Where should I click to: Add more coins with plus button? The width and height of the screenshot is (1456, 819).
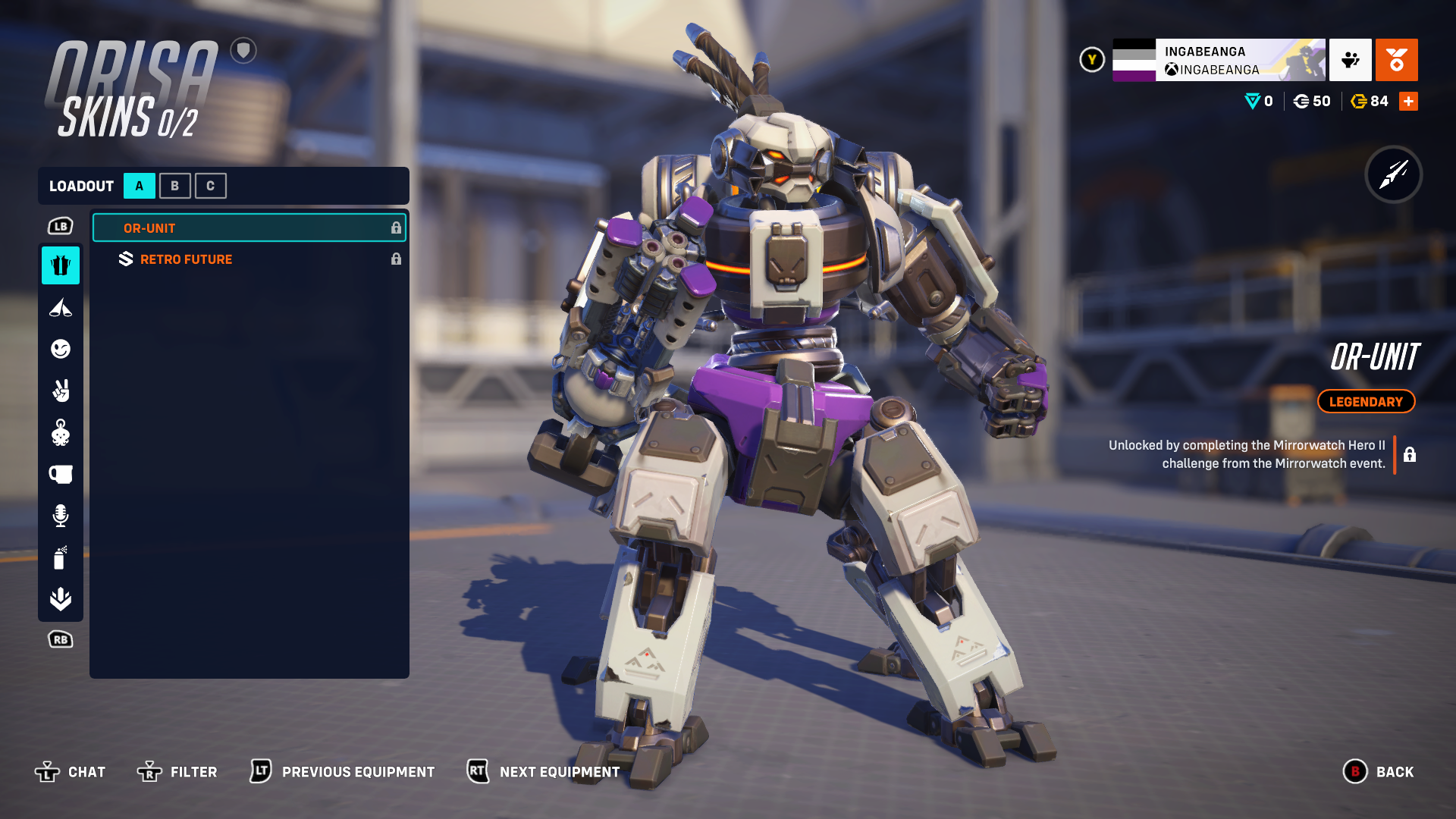[x=1408, y=102]
